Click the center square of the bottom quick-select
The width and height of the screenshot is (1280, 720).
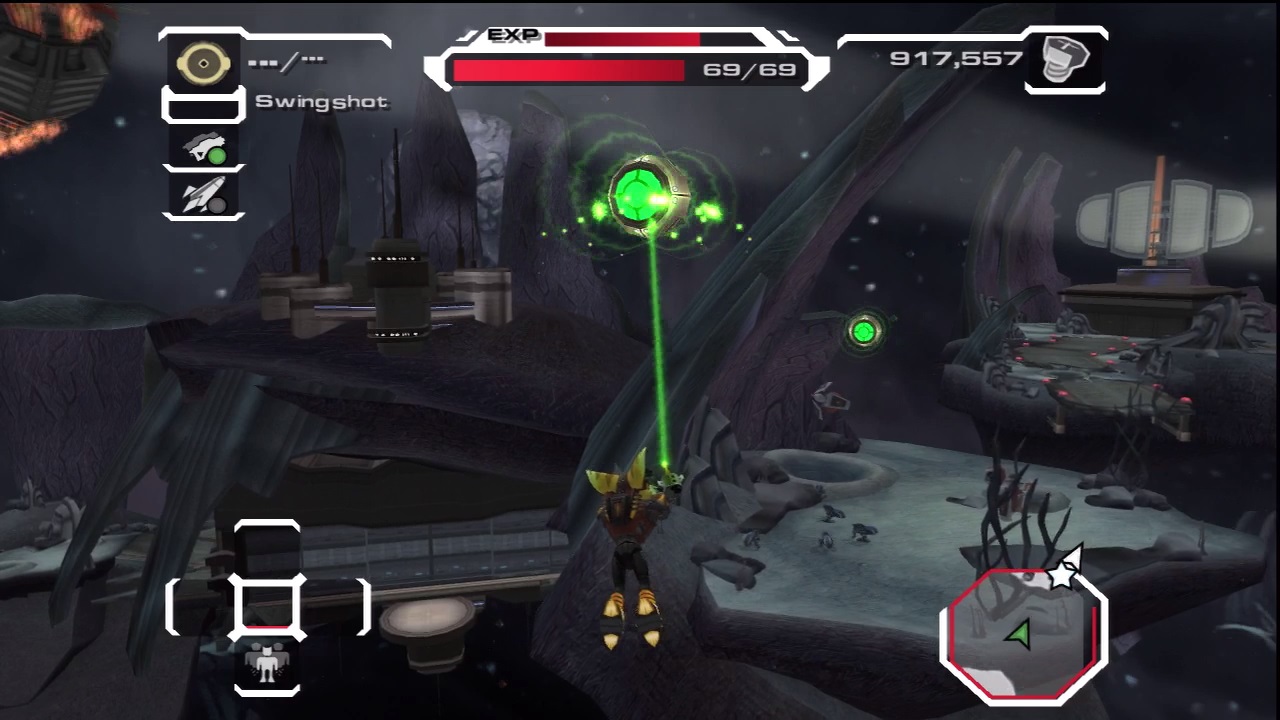pos(267,608)
